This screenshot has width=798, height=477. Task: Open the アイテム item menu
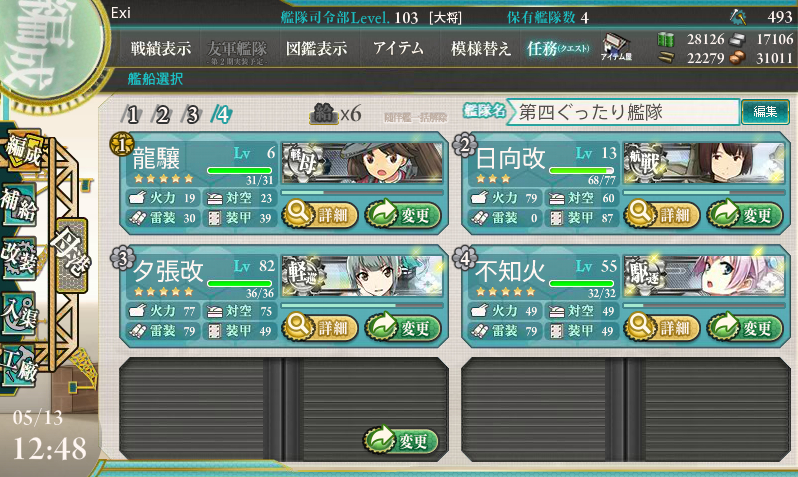tap(398, 48)
